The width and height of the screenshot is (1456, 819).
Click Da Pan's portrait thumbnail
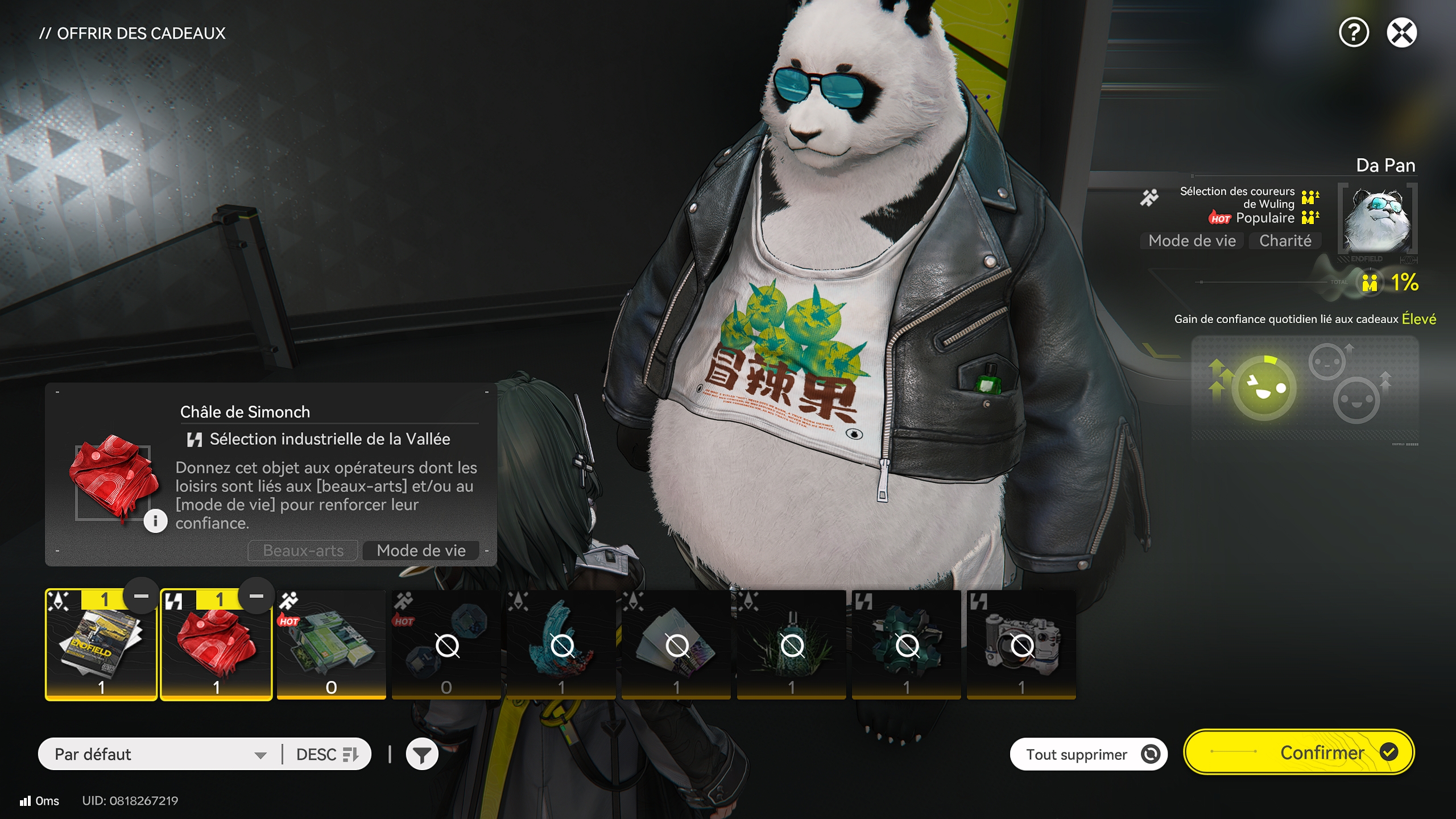point(1377,220)
